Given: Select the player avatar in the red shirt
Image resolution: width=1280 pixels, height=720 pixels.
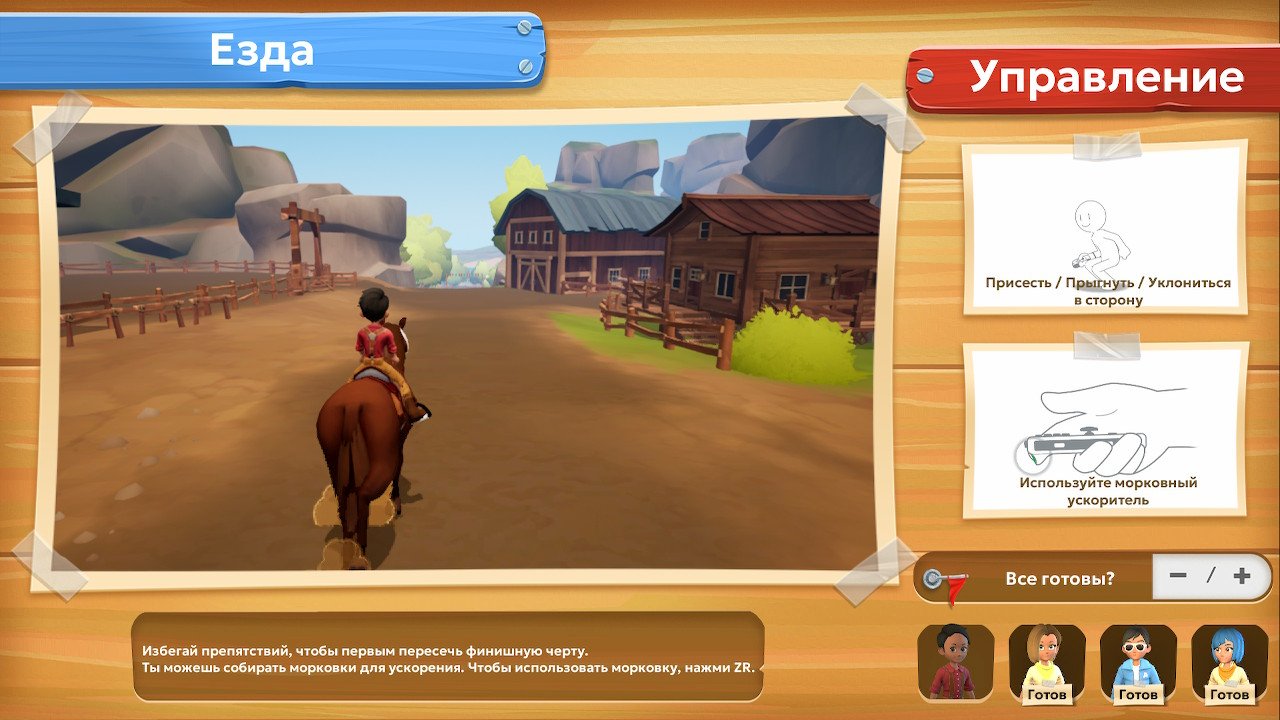Looking at the screenshot, I should click(956, 662).
